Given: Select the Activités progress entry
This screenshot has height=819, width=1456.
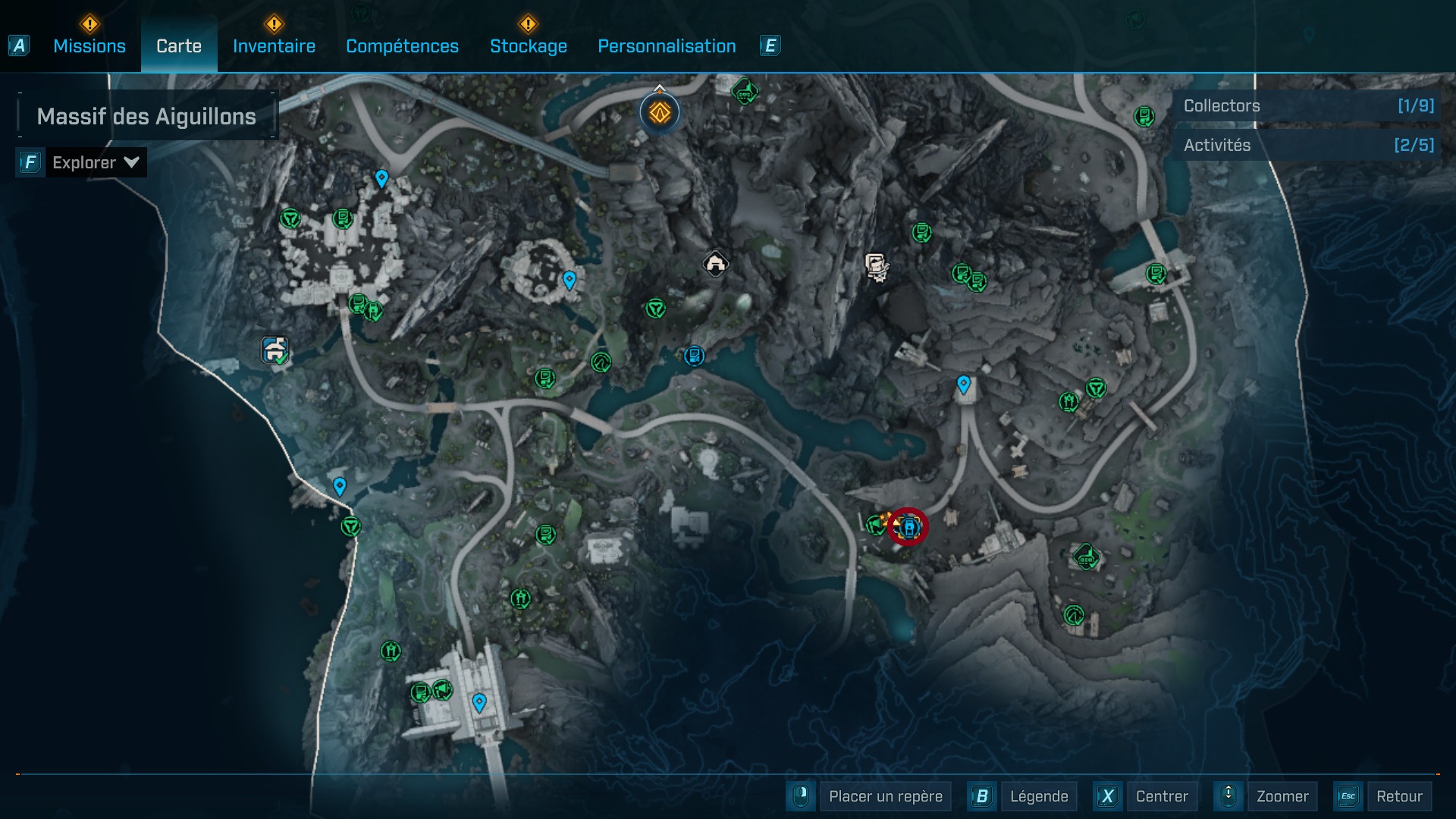Looking at the screenshot, I should coord(1307,145).
